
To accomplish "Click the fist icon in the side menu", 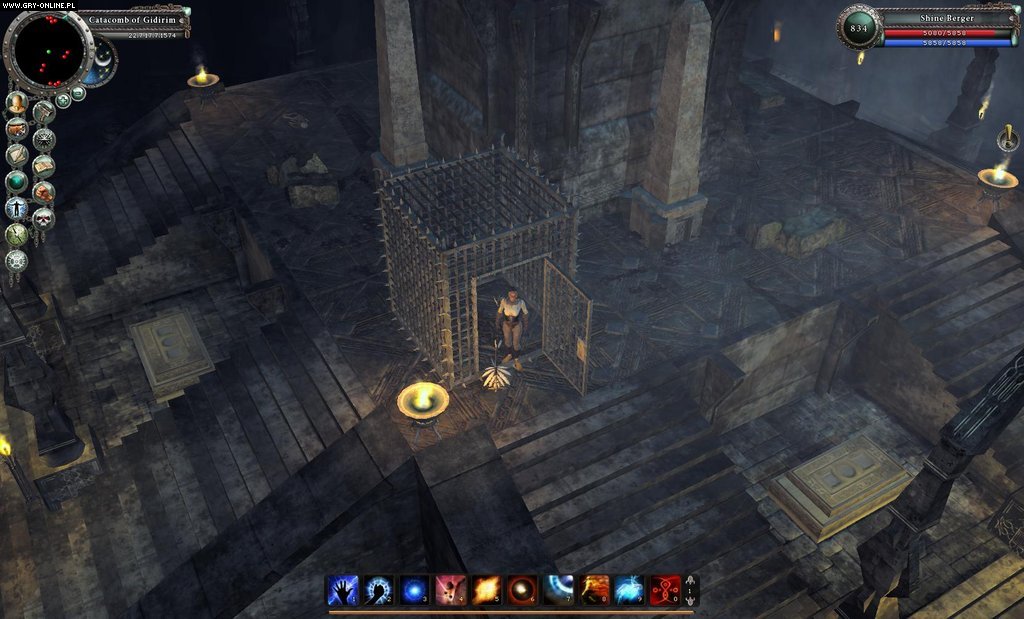I will 43,191.
